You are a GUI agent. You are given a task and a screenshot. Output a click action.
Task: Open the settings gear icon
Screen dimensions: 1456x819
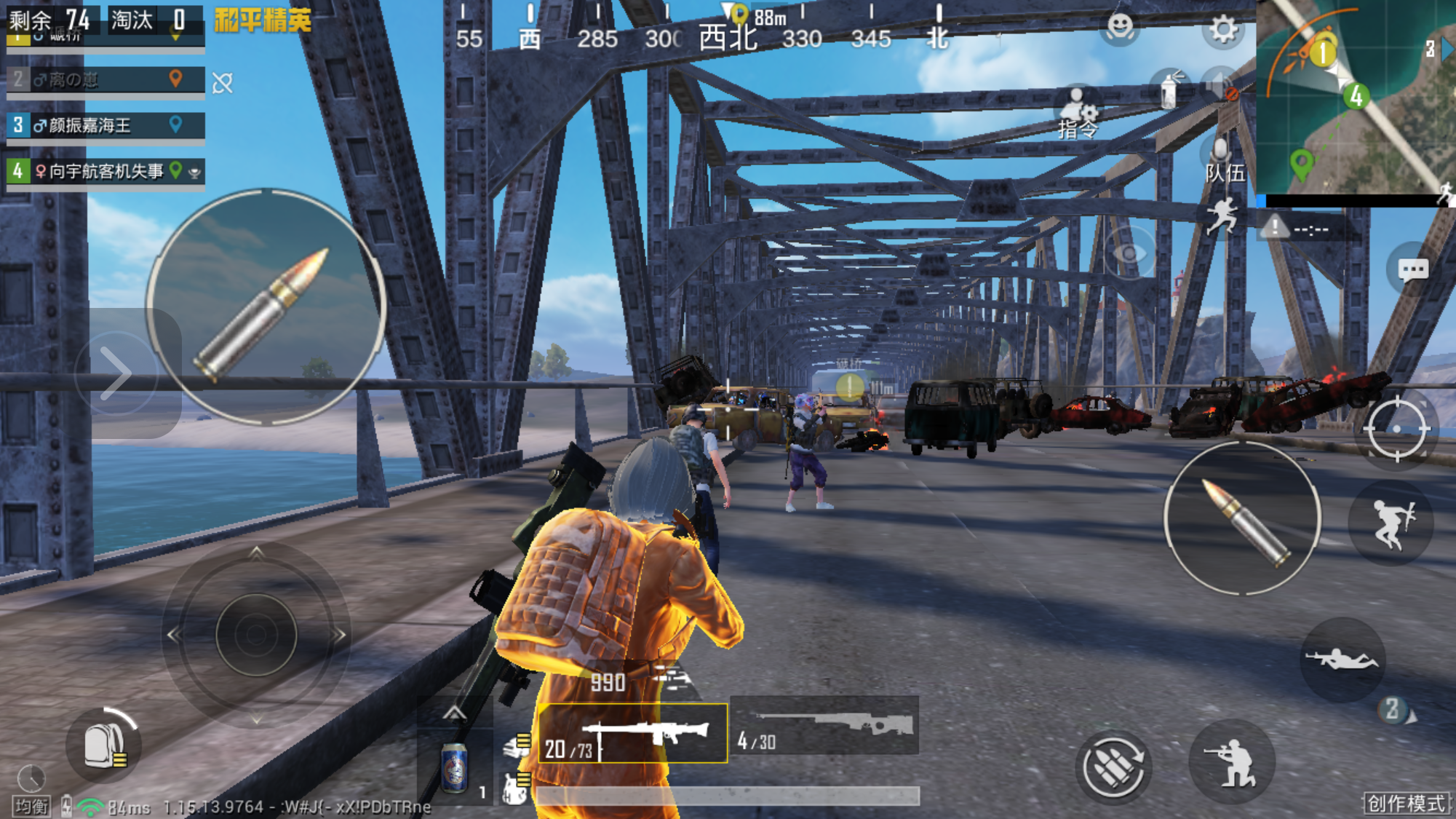point(1222,30)
